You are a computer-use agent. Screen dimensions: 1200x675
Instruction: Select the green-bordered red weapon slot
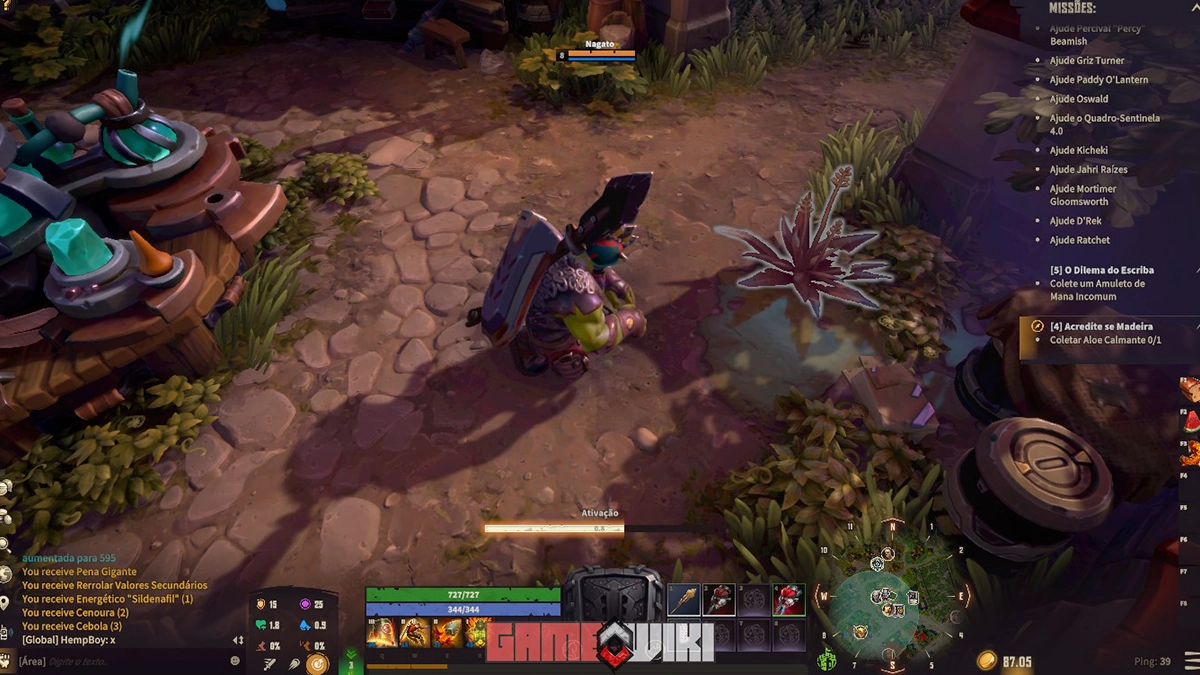coord(789,600)
